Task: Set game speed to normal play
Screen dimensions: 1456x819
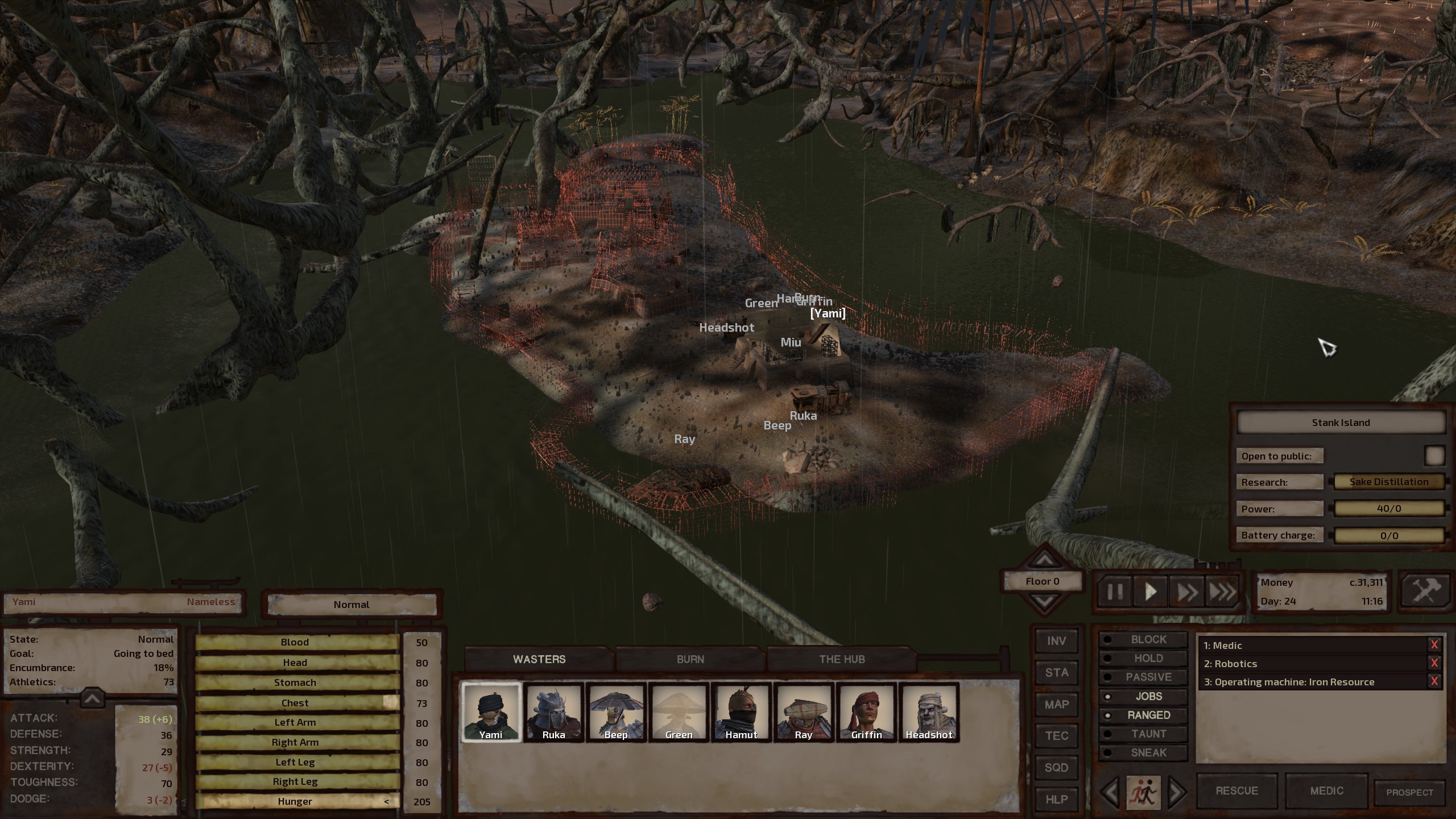Action: coord(1150,592)
